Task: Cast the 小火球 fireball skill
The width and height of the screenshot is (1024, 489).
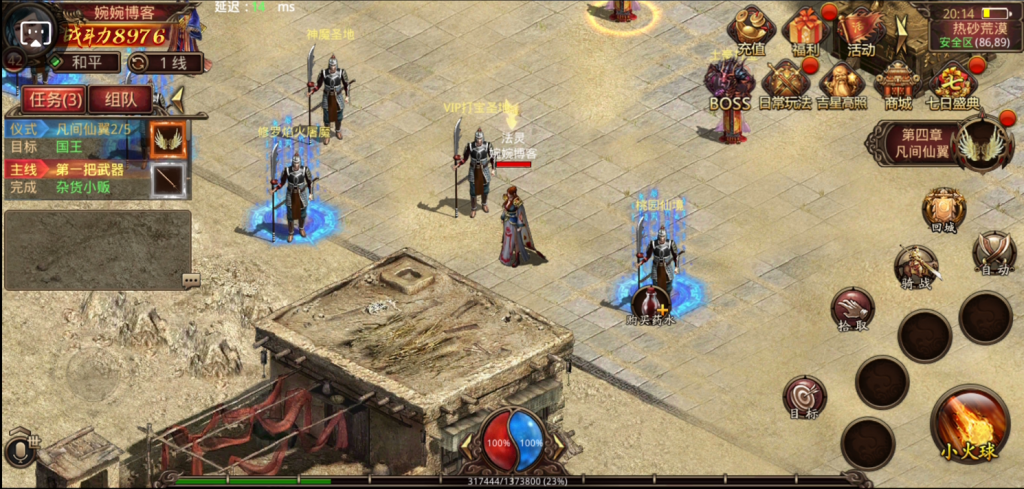Action: [x=968, y=424]
